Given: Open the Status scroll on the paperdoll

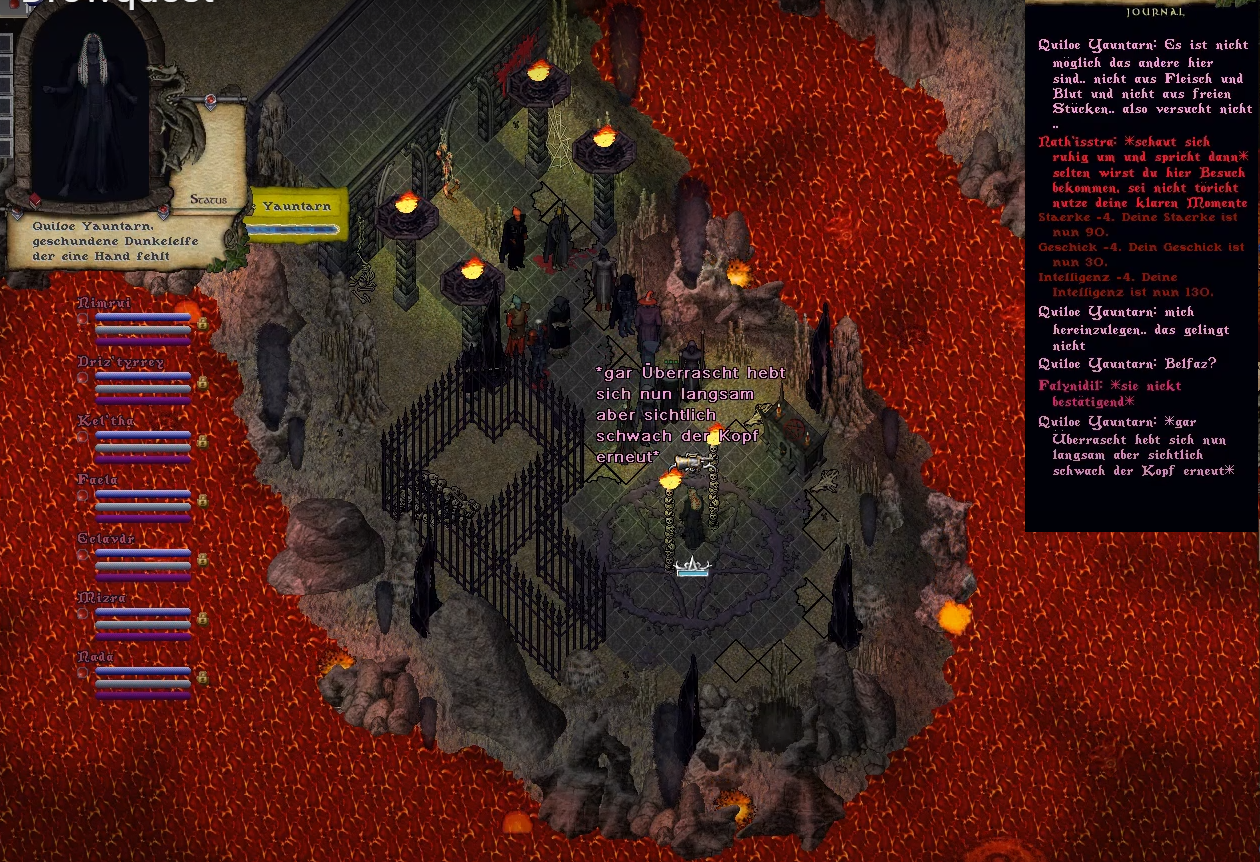Looking at the screenshot, I should (208, 199).
